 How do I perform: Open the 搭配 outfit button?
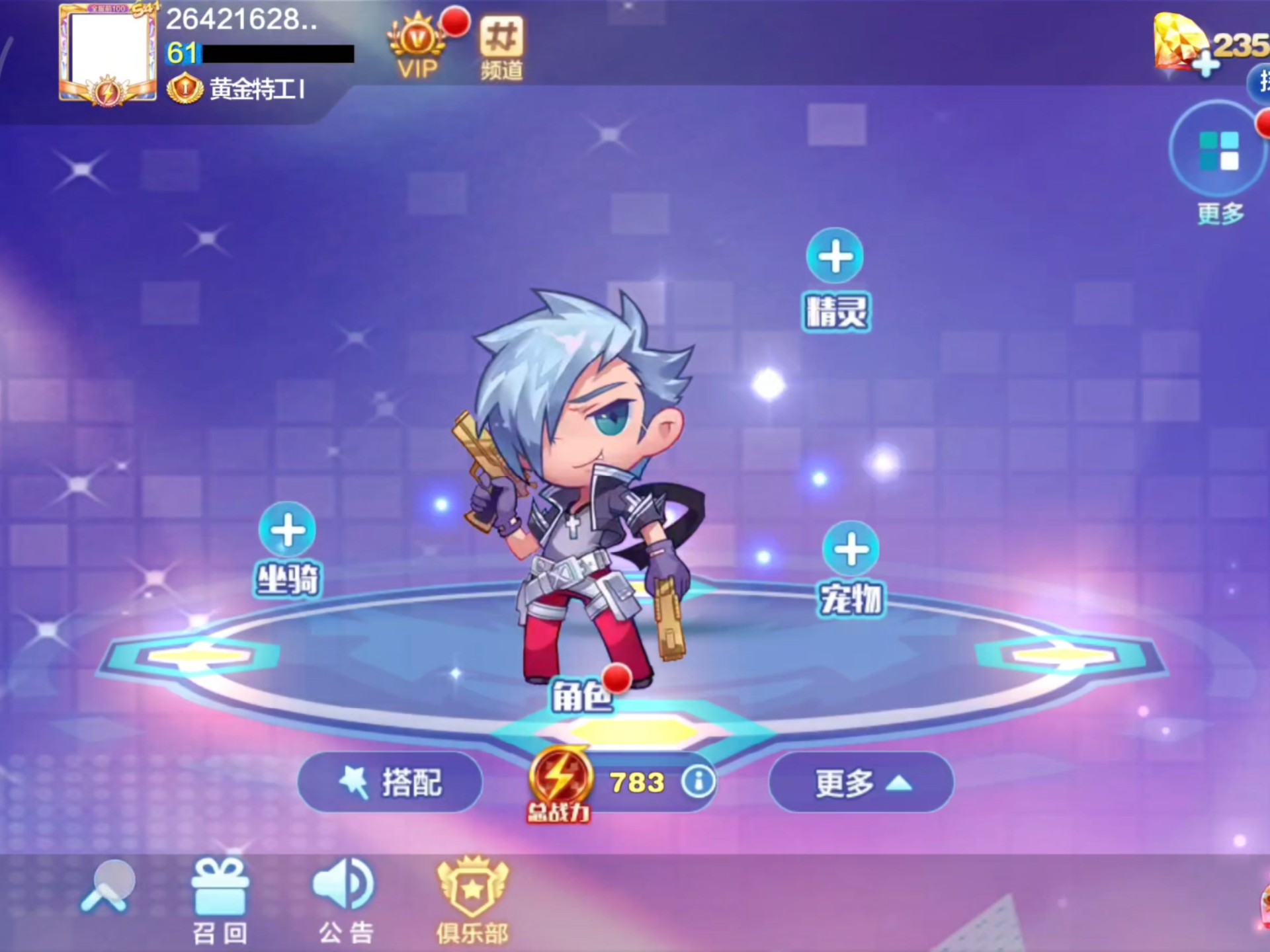[390, 783]
